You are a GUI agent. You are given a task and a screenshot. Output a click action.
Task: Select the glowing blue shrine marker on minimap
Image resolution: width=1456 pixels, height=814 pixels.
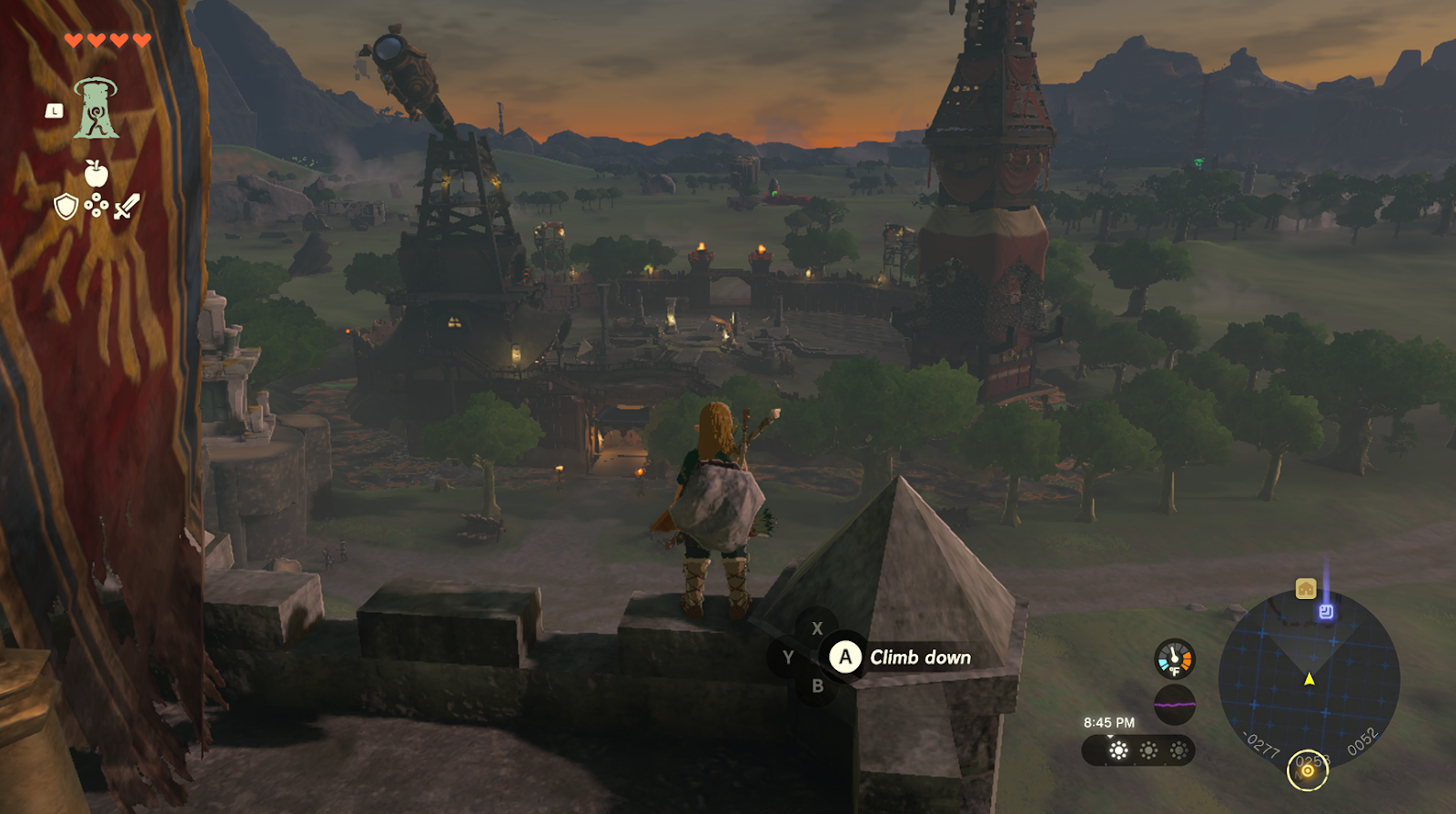tap(1326, 612)
